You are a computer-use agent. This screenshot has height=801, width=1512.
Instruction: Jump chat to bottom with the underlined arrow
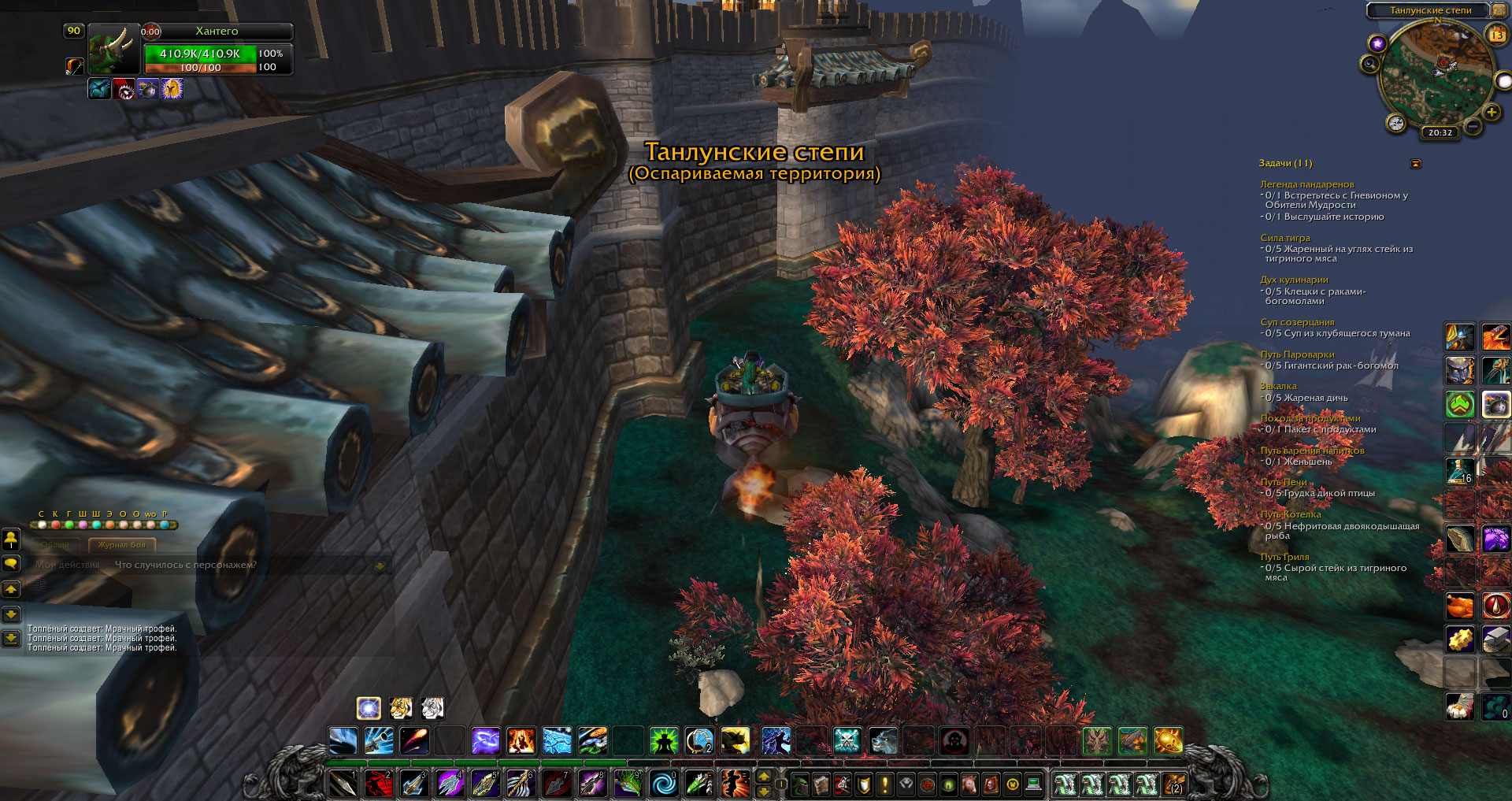click(x=11, y=638)
